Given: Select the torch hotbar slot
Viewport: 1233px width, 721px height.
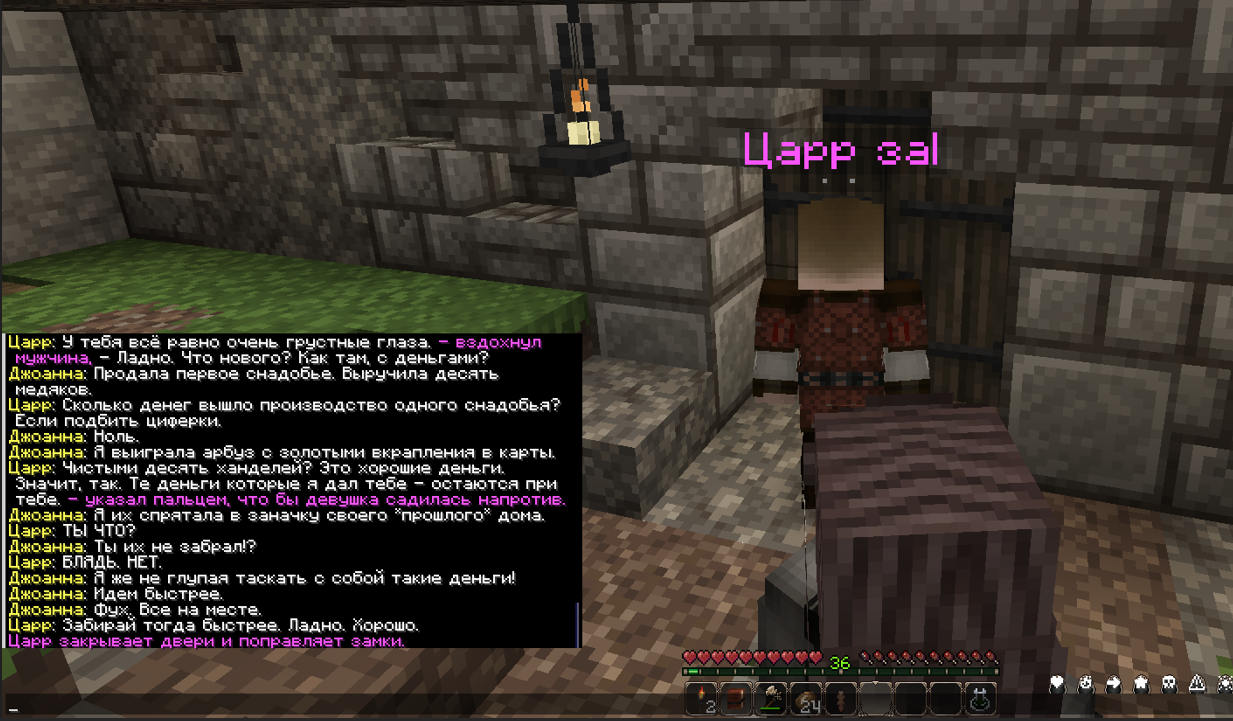Looking at the screenshot, I should (703, 698).
